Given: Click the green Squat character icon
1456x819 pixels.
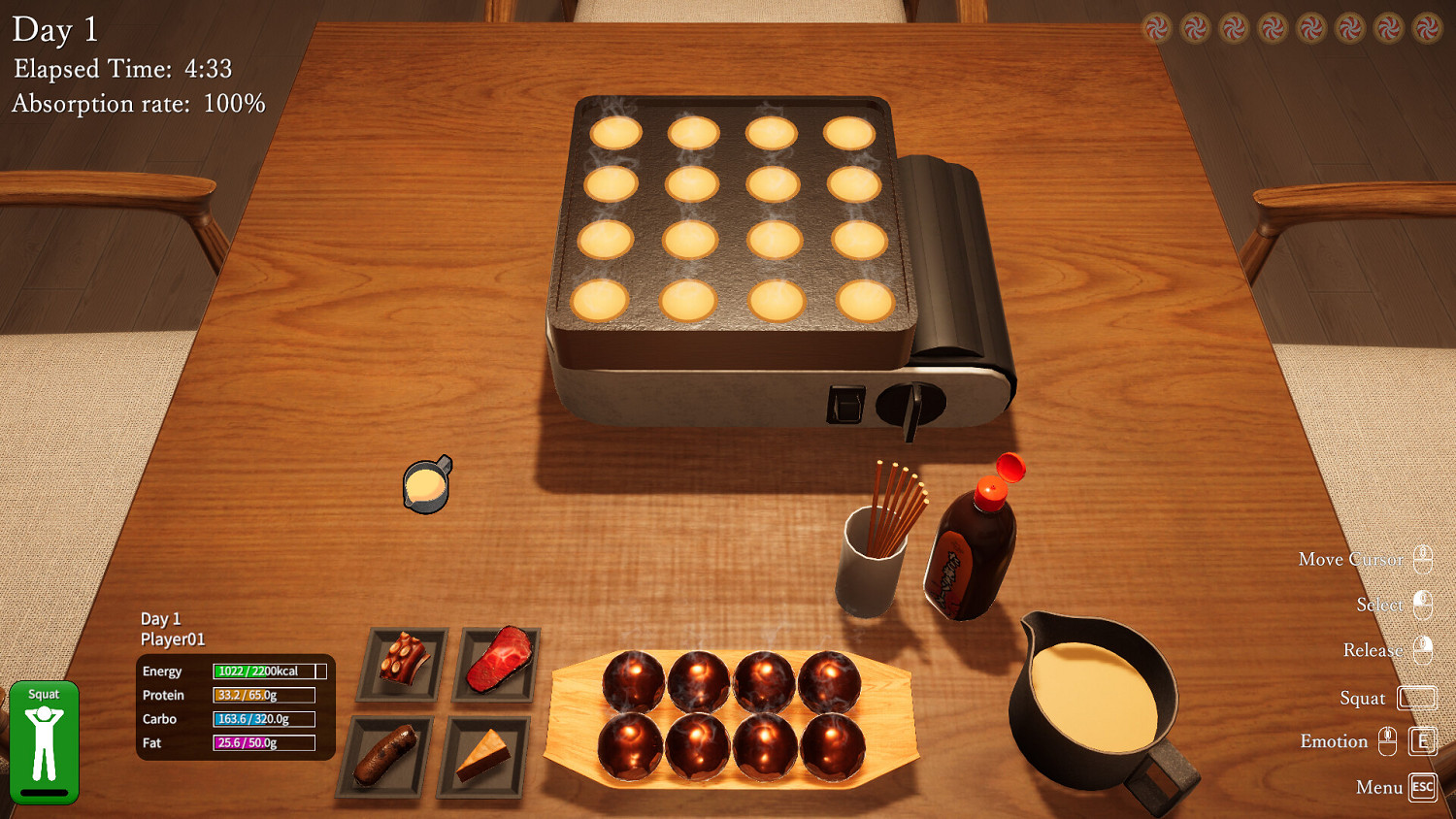Looking at the screenshot, I should click(44, 742).
